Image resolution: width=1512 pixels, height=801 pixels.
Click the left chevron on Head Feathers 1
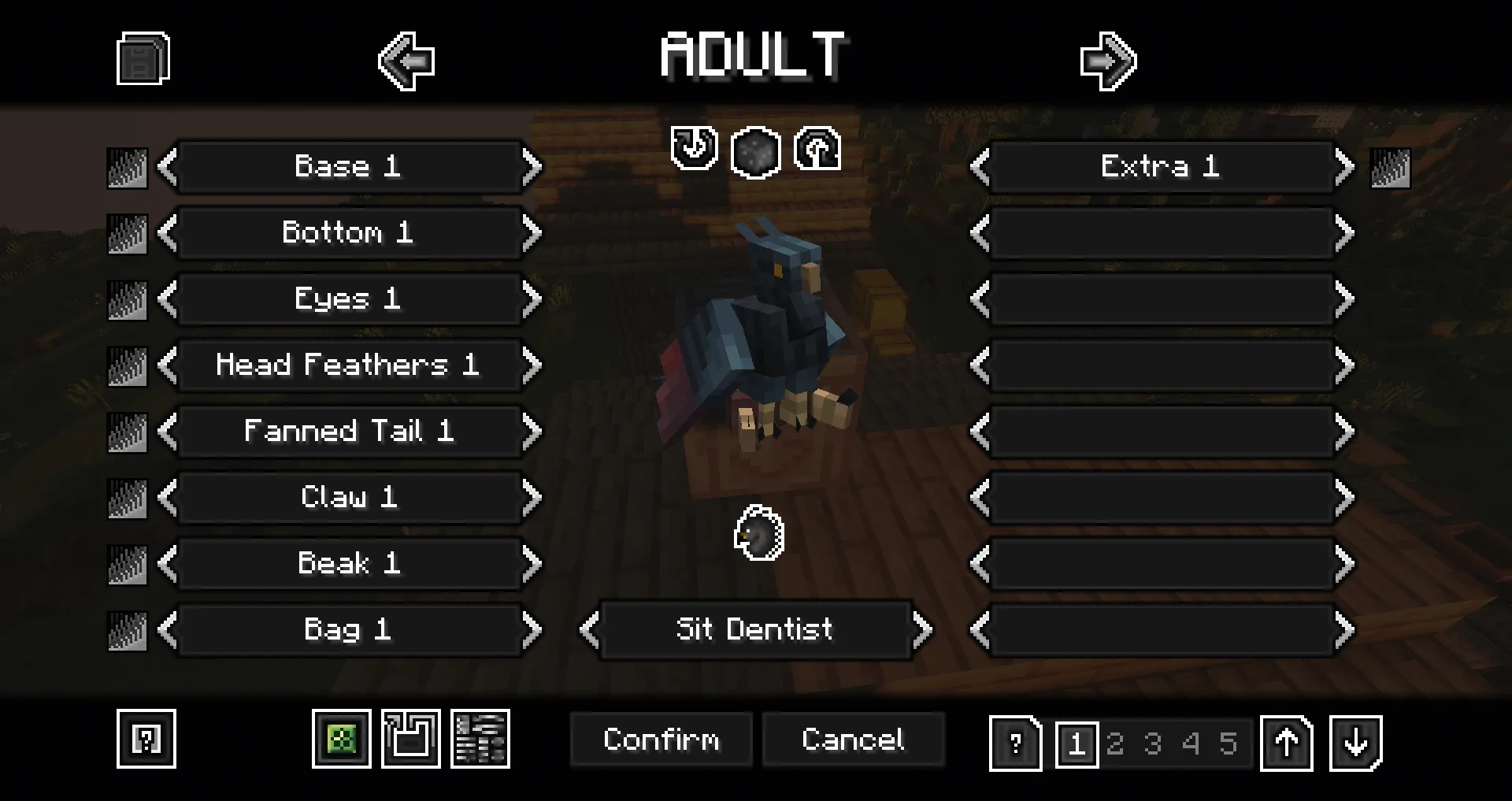(165, 365)
